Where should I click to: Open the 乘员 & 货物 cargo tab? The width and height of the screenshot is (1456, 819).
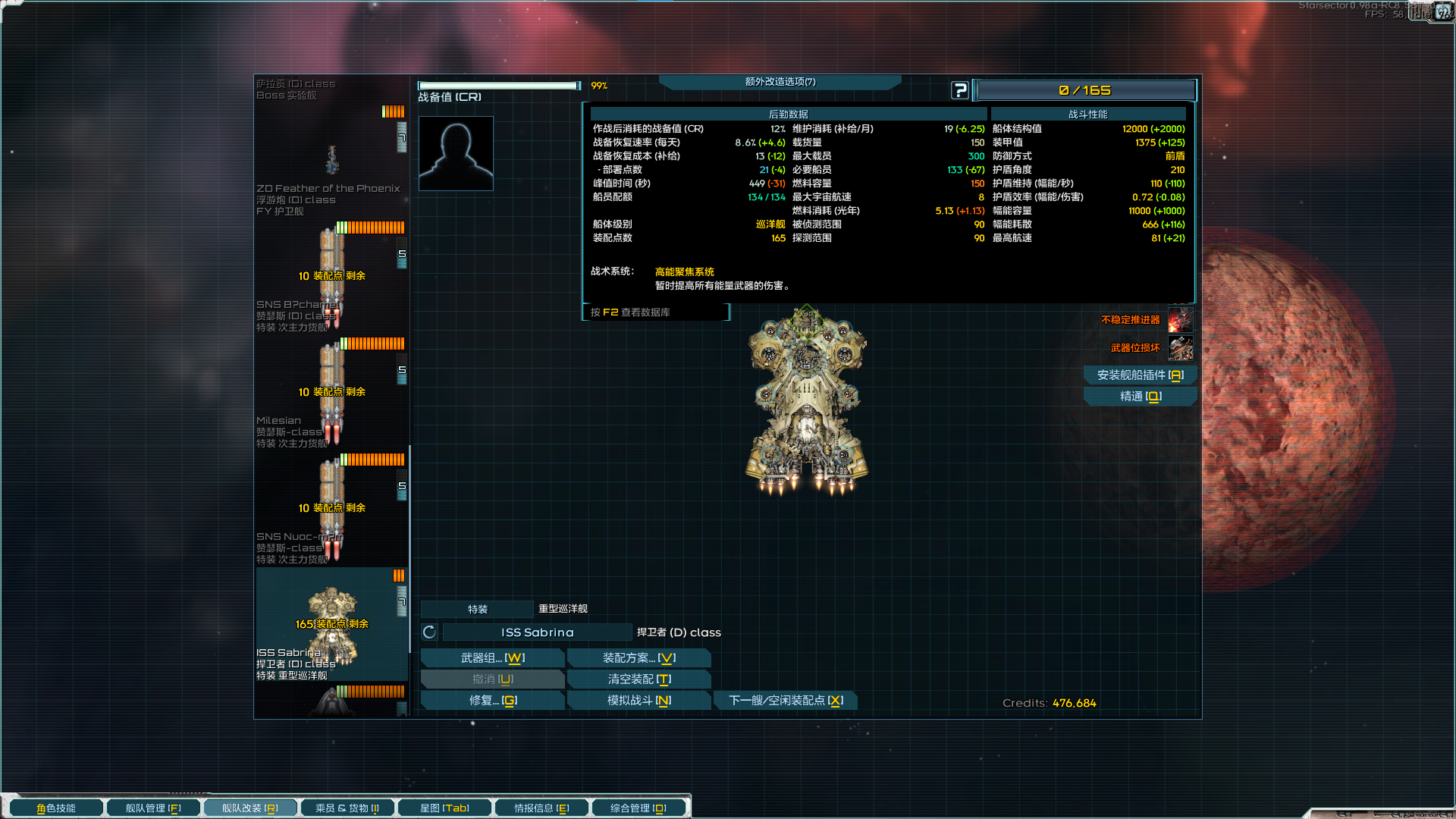(x=347, y=808)
